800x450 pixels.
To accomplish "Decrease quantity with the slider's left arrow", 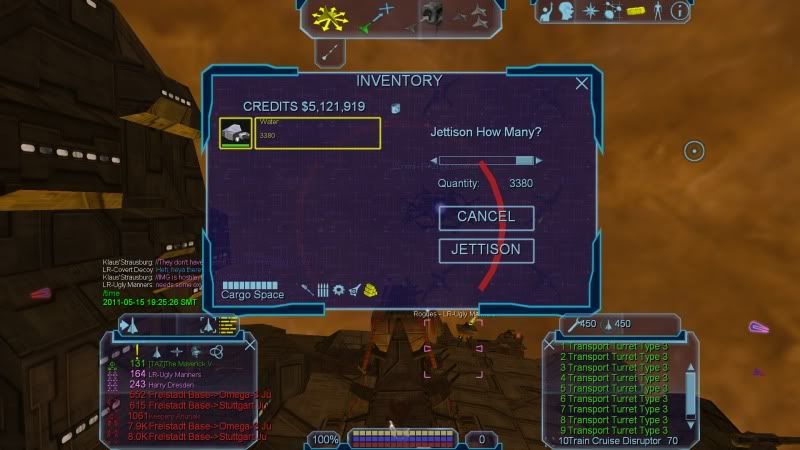I will (435, 160).
